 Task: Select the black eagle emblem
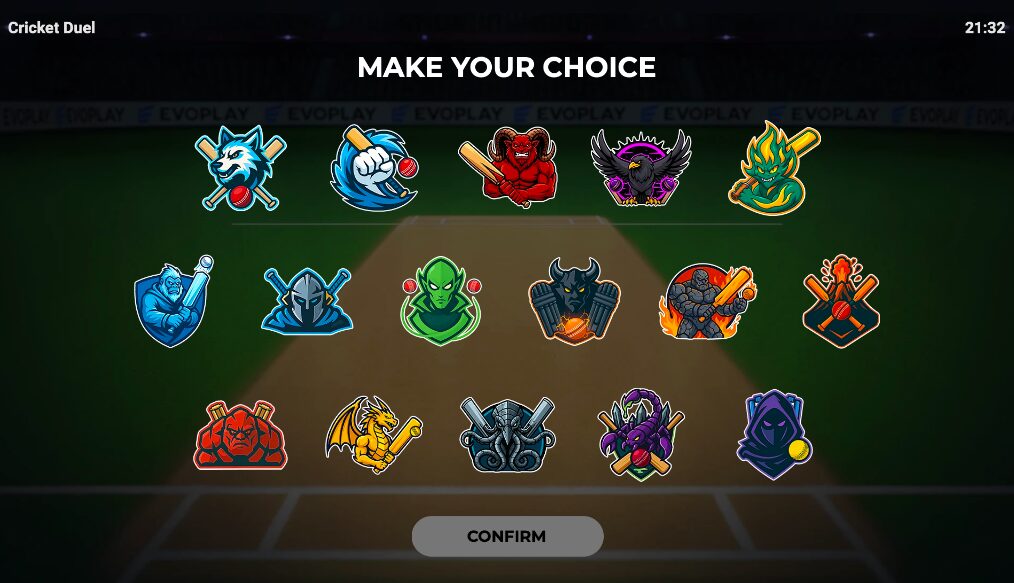(x=641, y=168)
